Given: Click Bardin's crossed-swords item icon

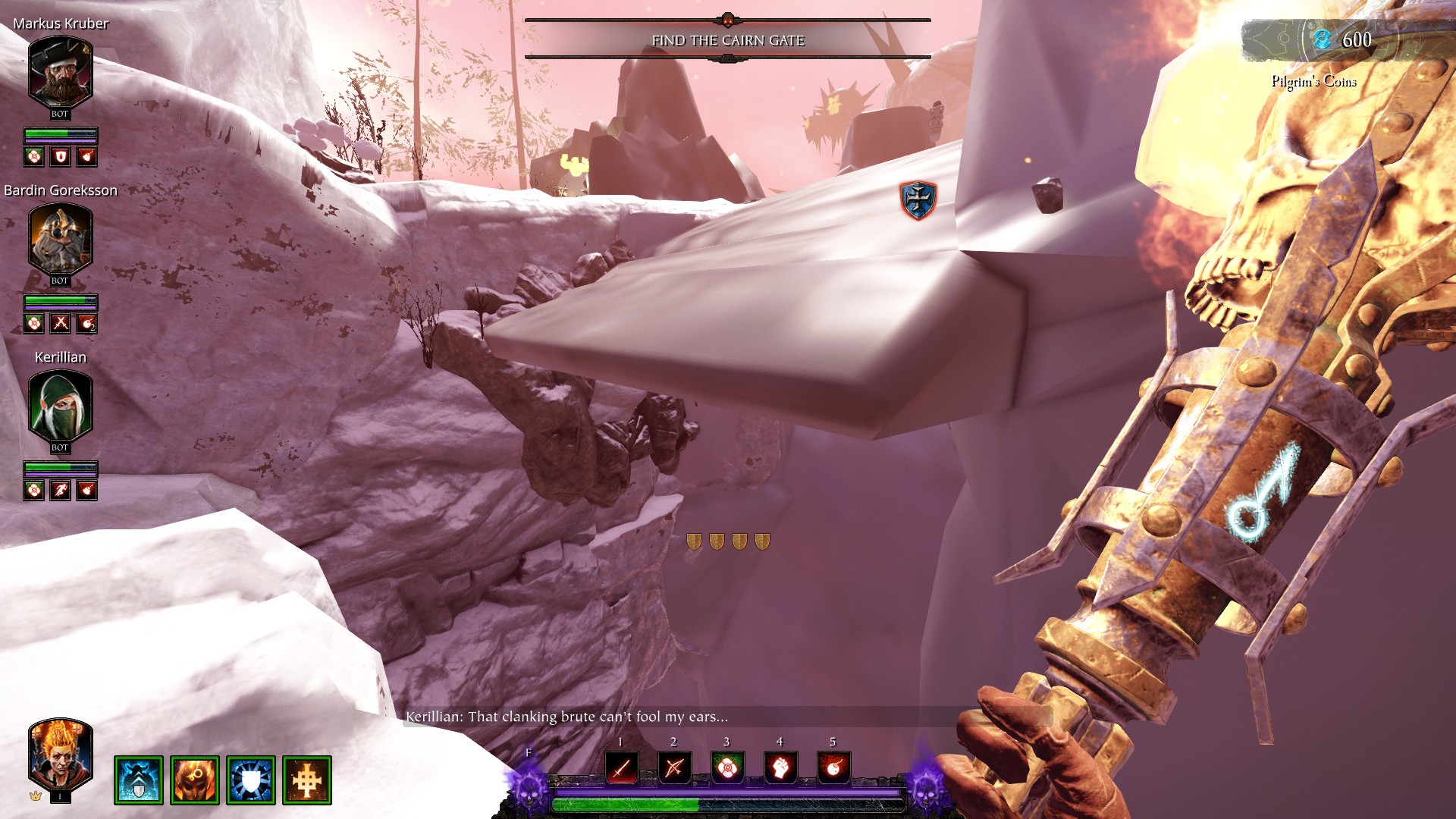Looking at the screenshot, I should pos(61,324).
